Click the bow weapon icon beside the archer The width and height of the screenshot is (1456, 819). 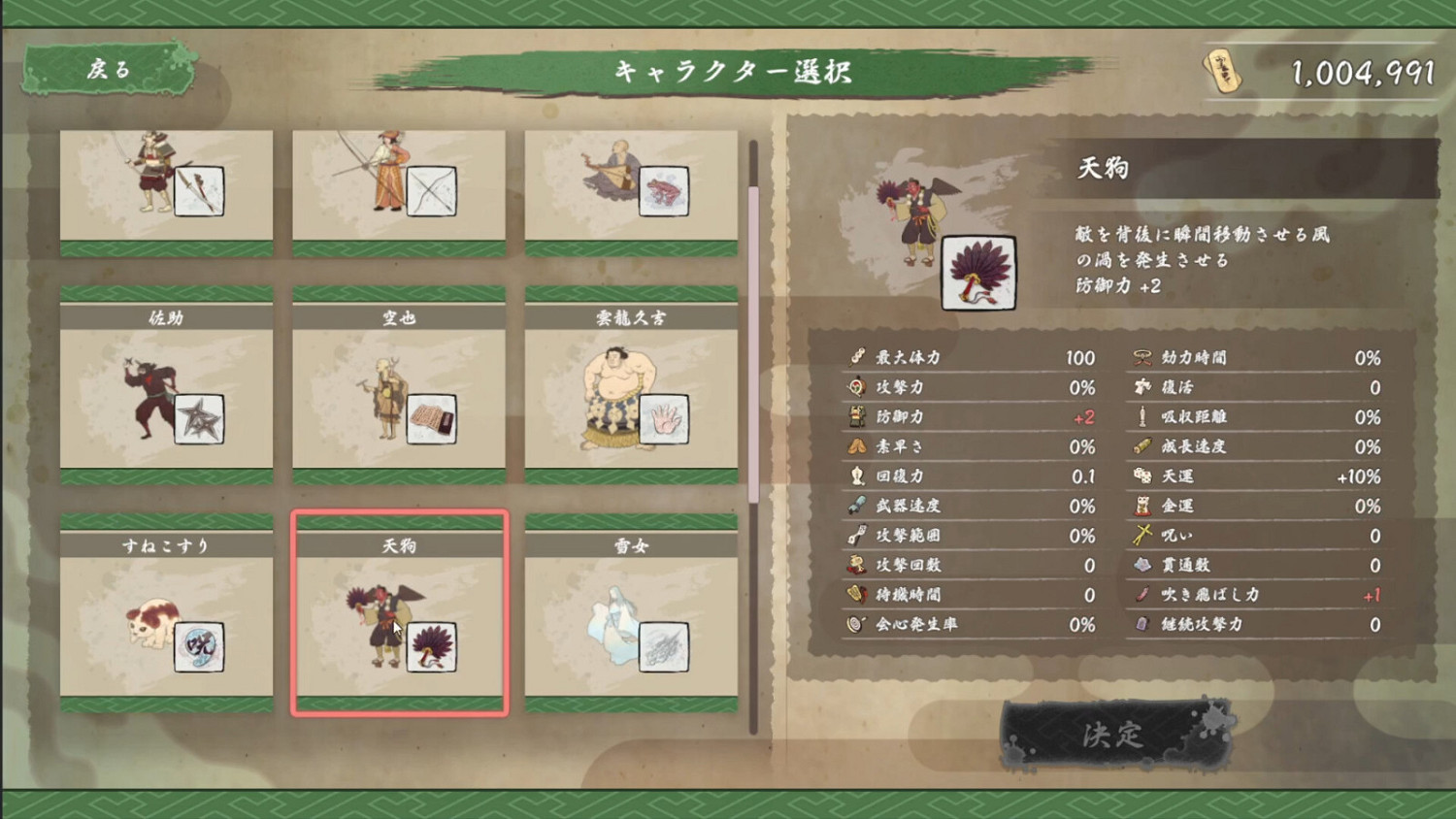(x=431, y=192)
